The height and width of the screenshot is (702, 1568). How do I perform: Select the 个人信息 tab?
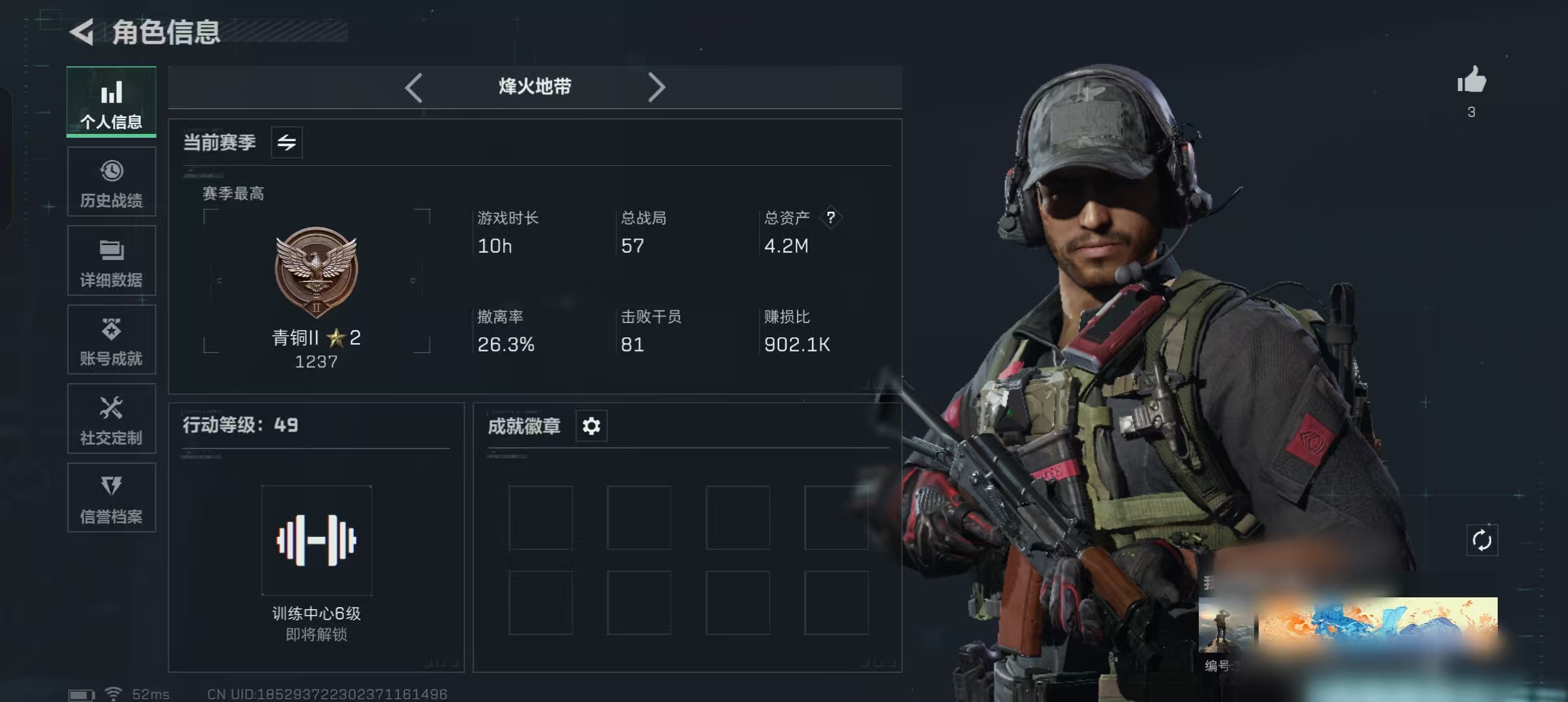[x=111, y=102]
